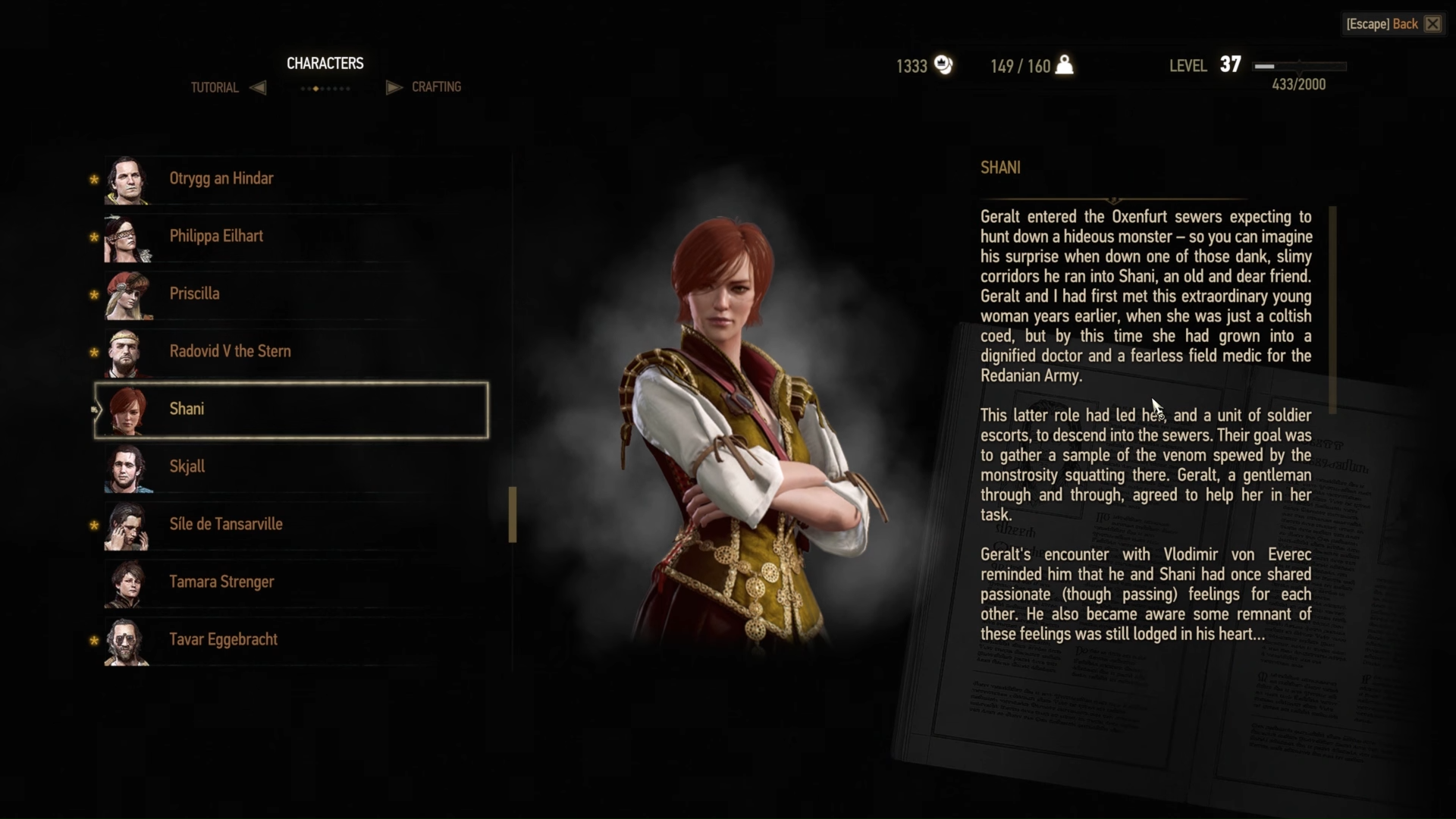Advance using the Crafting right arrow
This screenshot has width=1456, height=819.
point(394,87)
